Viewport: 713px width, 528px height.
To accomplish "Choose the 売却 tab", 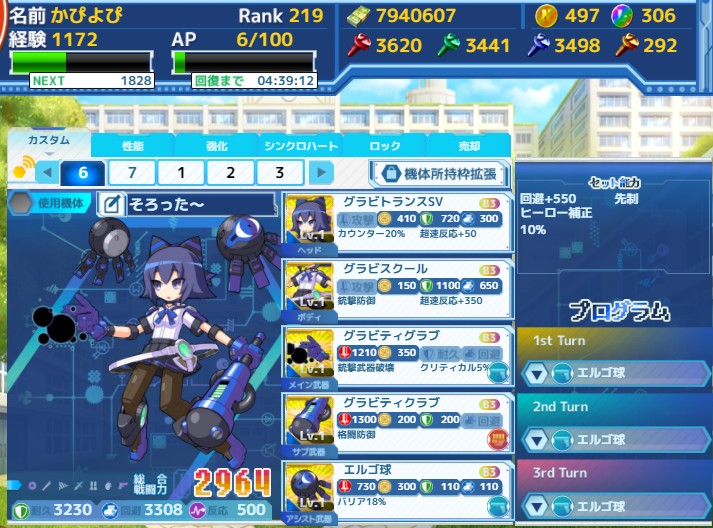I will (468, 145).
